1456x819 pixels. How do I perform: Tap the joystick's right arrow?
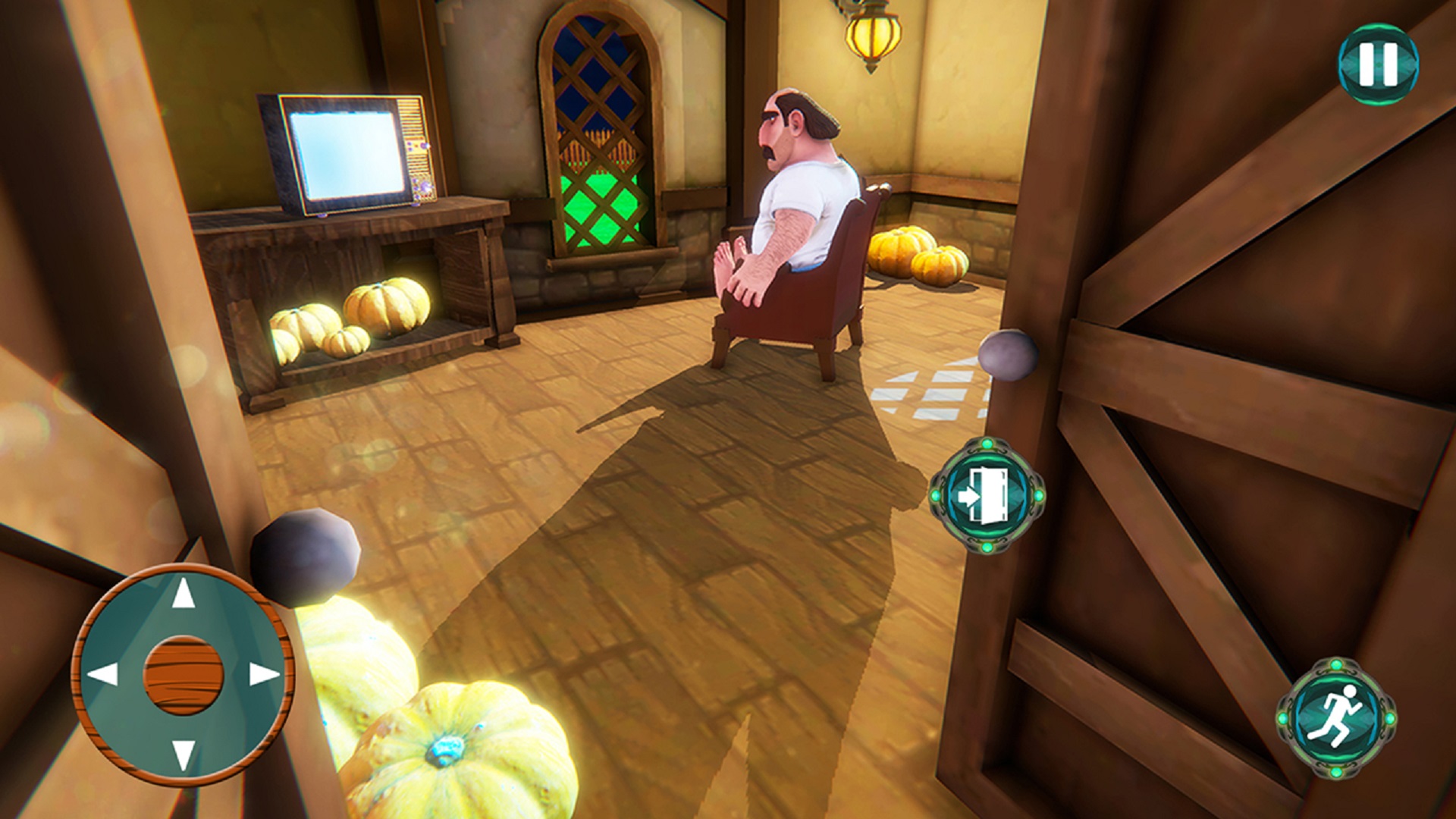[x=263, y=673]
